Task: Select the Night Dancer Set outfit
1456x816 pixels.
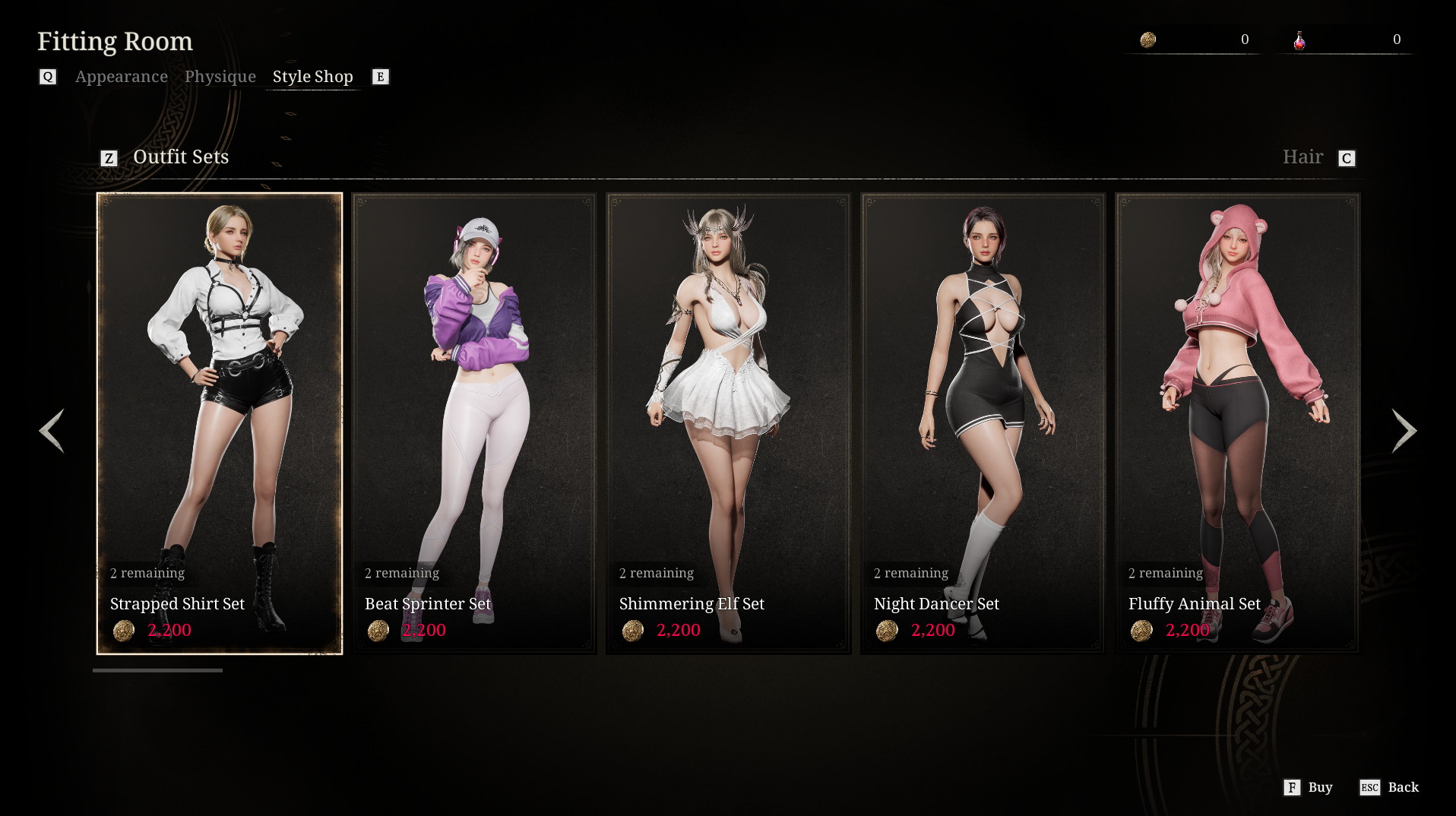Action: click(982, 422)
